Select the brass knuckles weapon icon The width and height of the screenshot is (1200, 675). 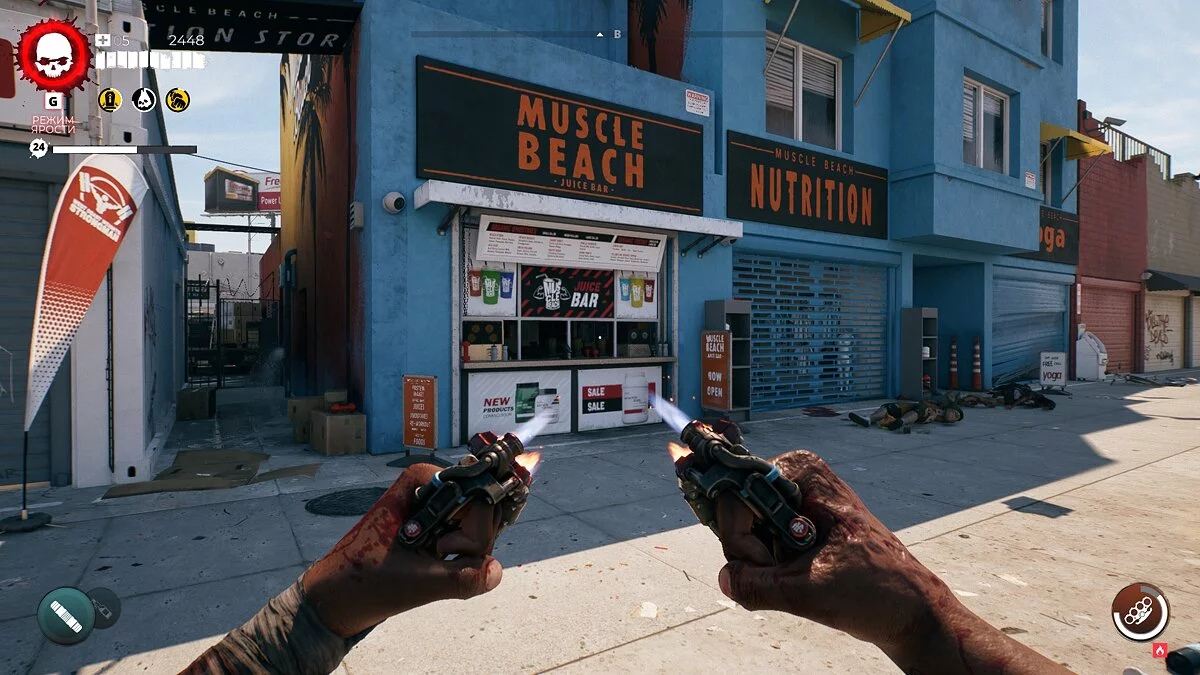[x=1140, y=611]
